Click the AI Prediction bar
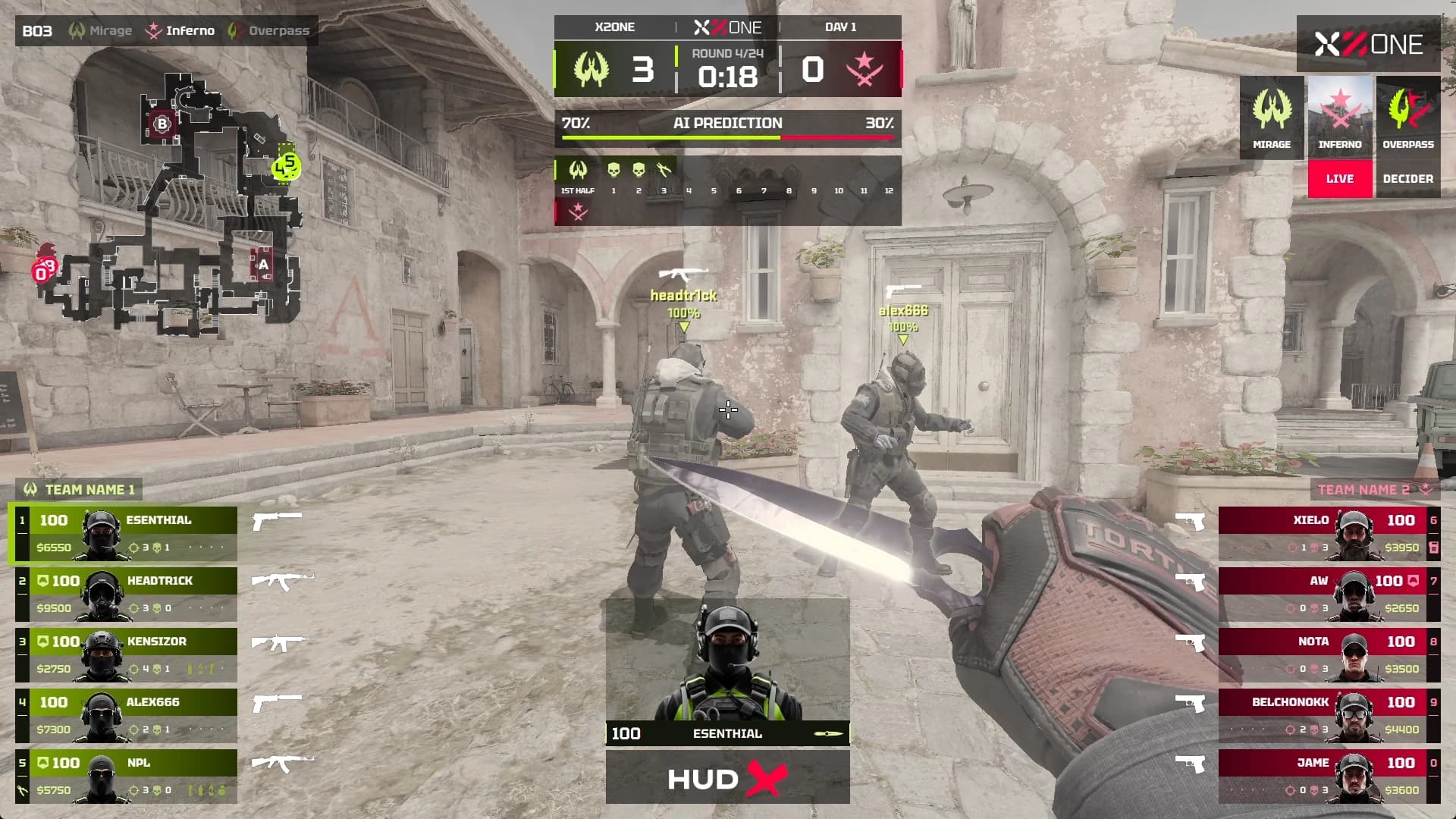 tap(727, 127)
